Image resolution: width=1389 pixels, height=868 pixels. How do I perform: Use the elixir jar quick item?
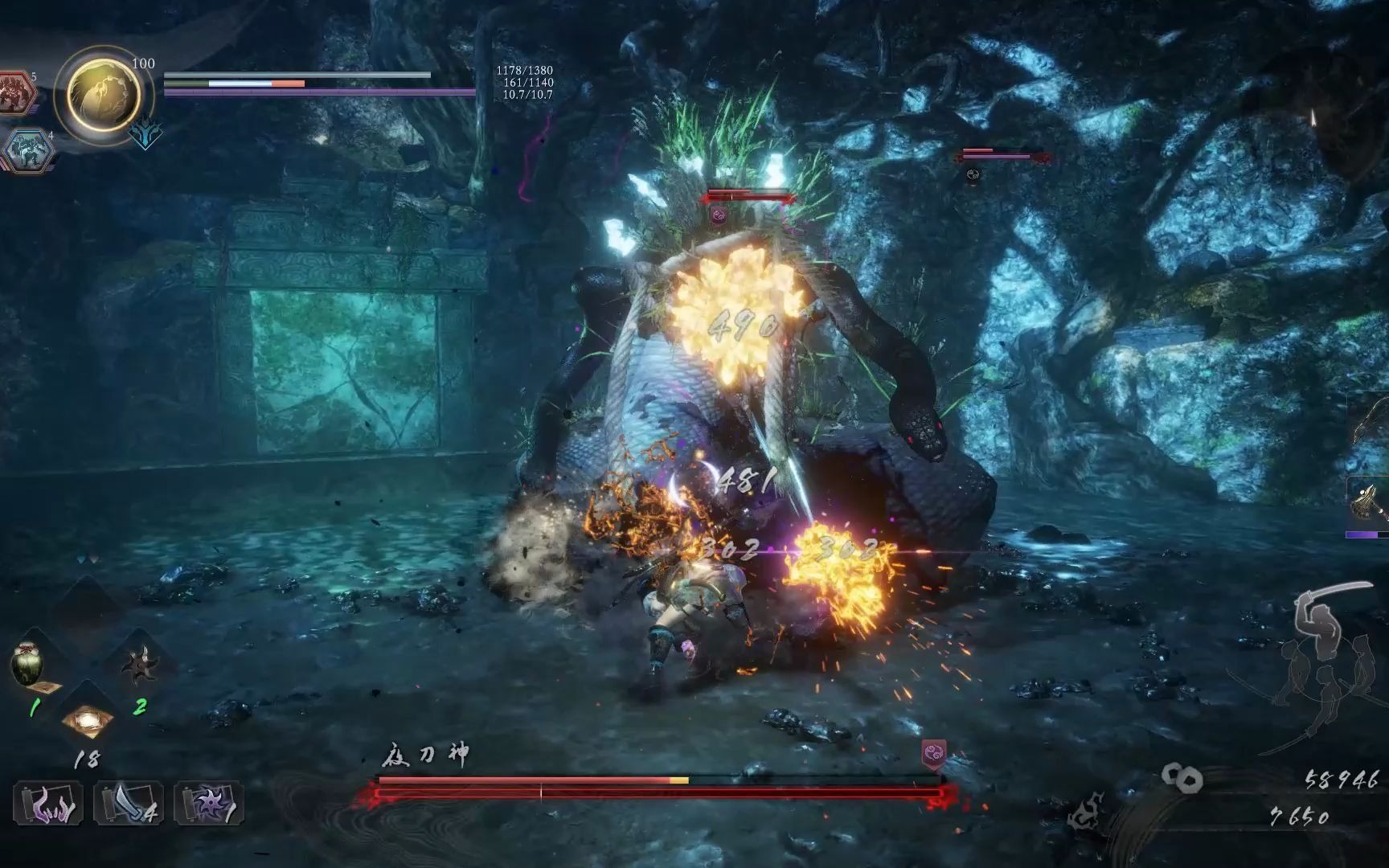(28, 664)
